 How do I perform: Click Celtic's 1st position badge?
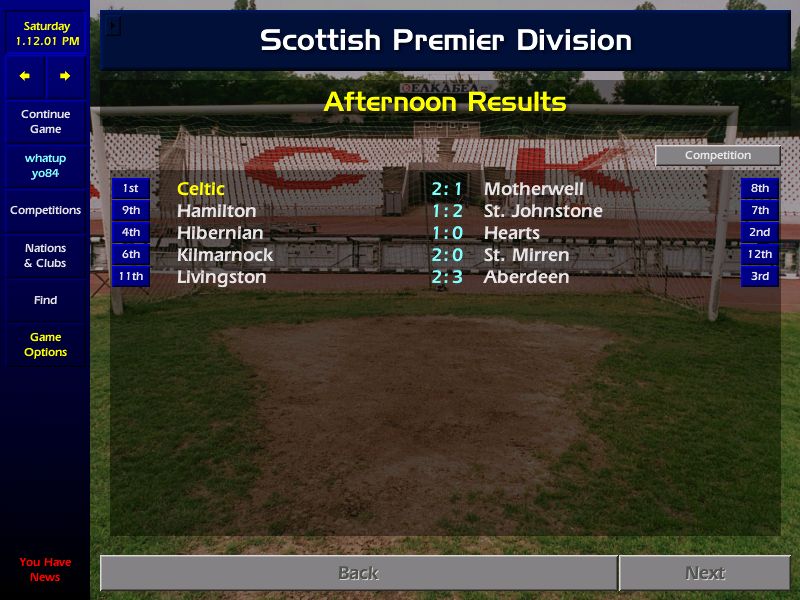130,188
